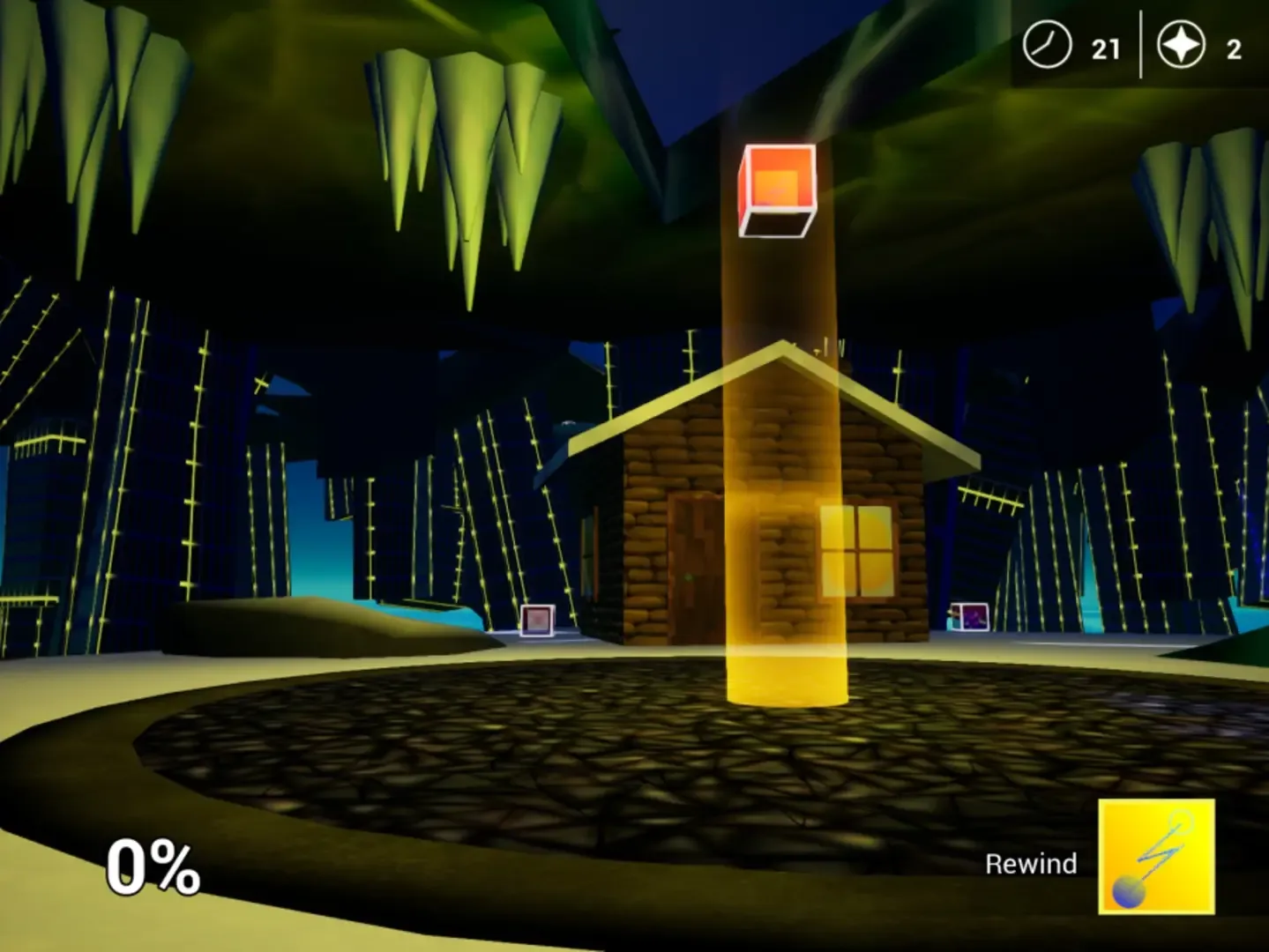Click the star counter showing 2
Viewport: 1269px width, 952px height.
1233,48
